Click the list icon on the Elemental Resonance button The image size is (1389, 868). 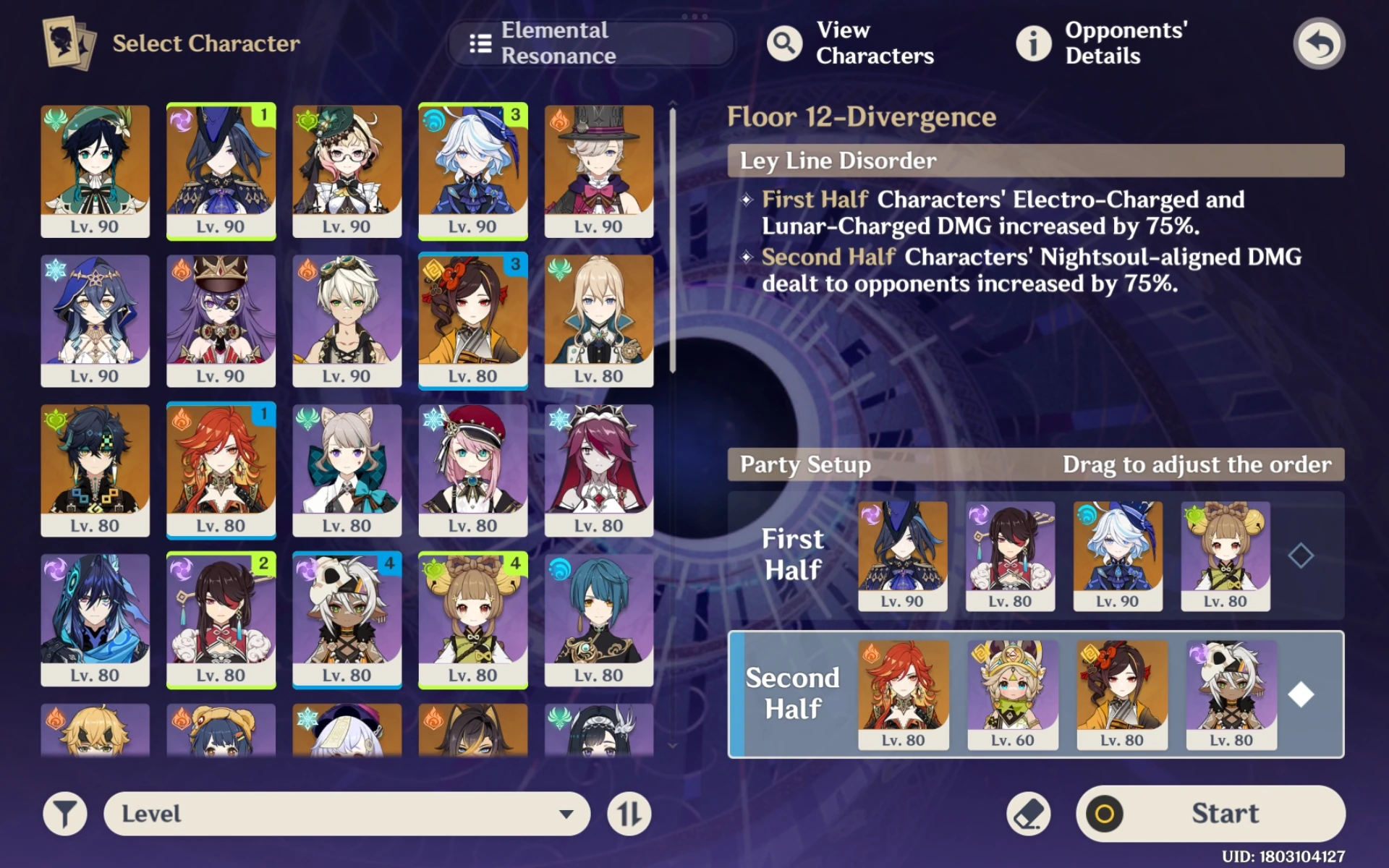tap(479, 43)
